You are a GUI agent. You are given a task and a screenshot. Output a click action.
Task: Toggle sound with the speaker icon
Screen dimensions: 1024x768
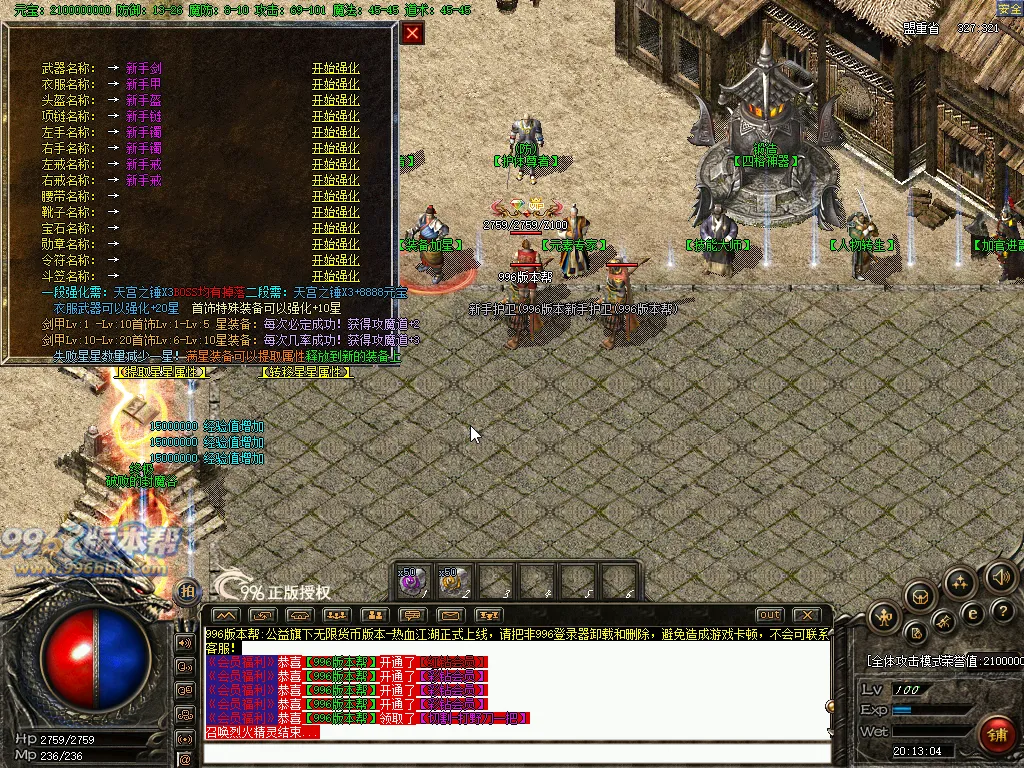(x=1000, y=577)
